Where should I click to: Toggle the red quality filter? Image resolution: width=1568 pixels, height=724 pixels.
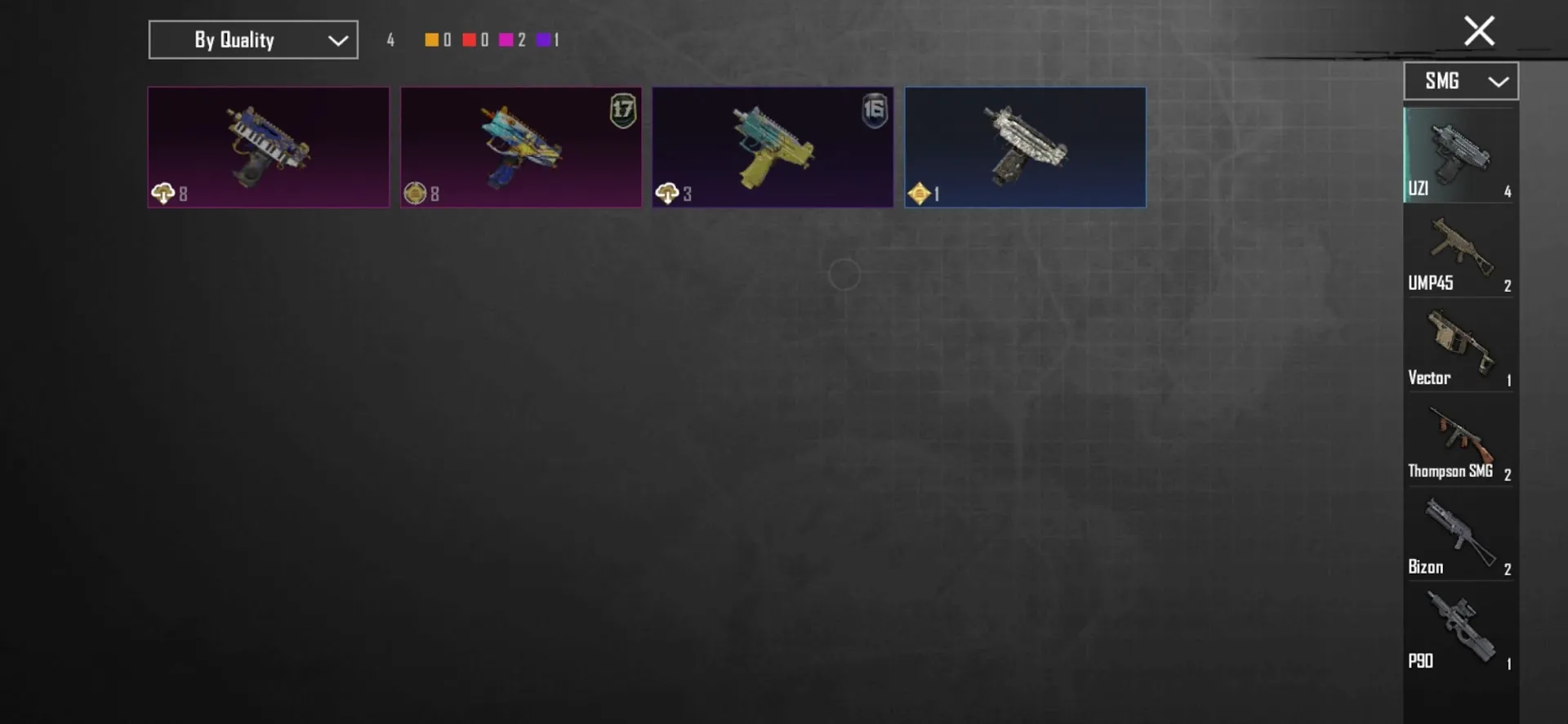coord(471,39)
